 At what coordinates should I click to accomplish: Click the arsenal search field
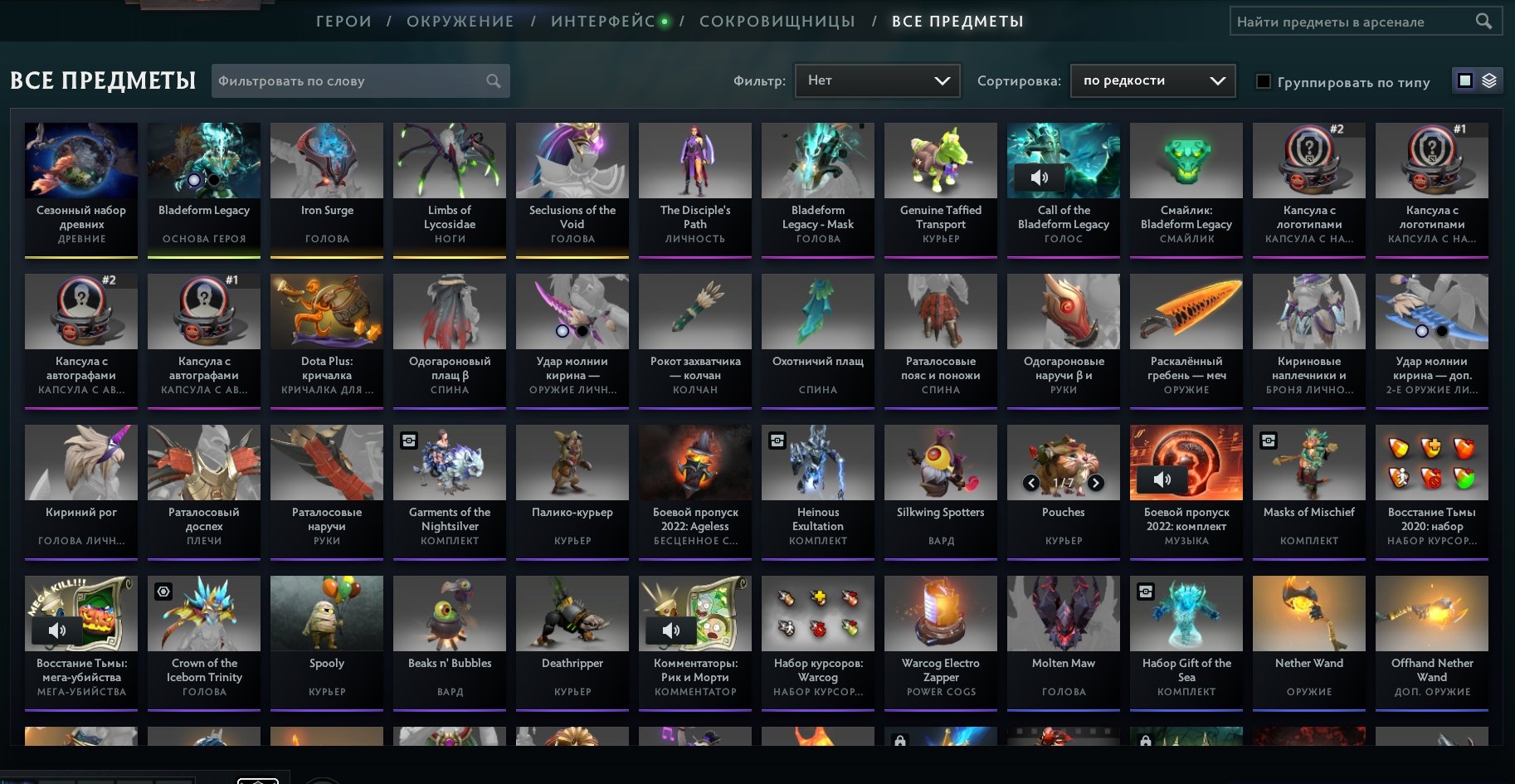tap(1354, 22)
